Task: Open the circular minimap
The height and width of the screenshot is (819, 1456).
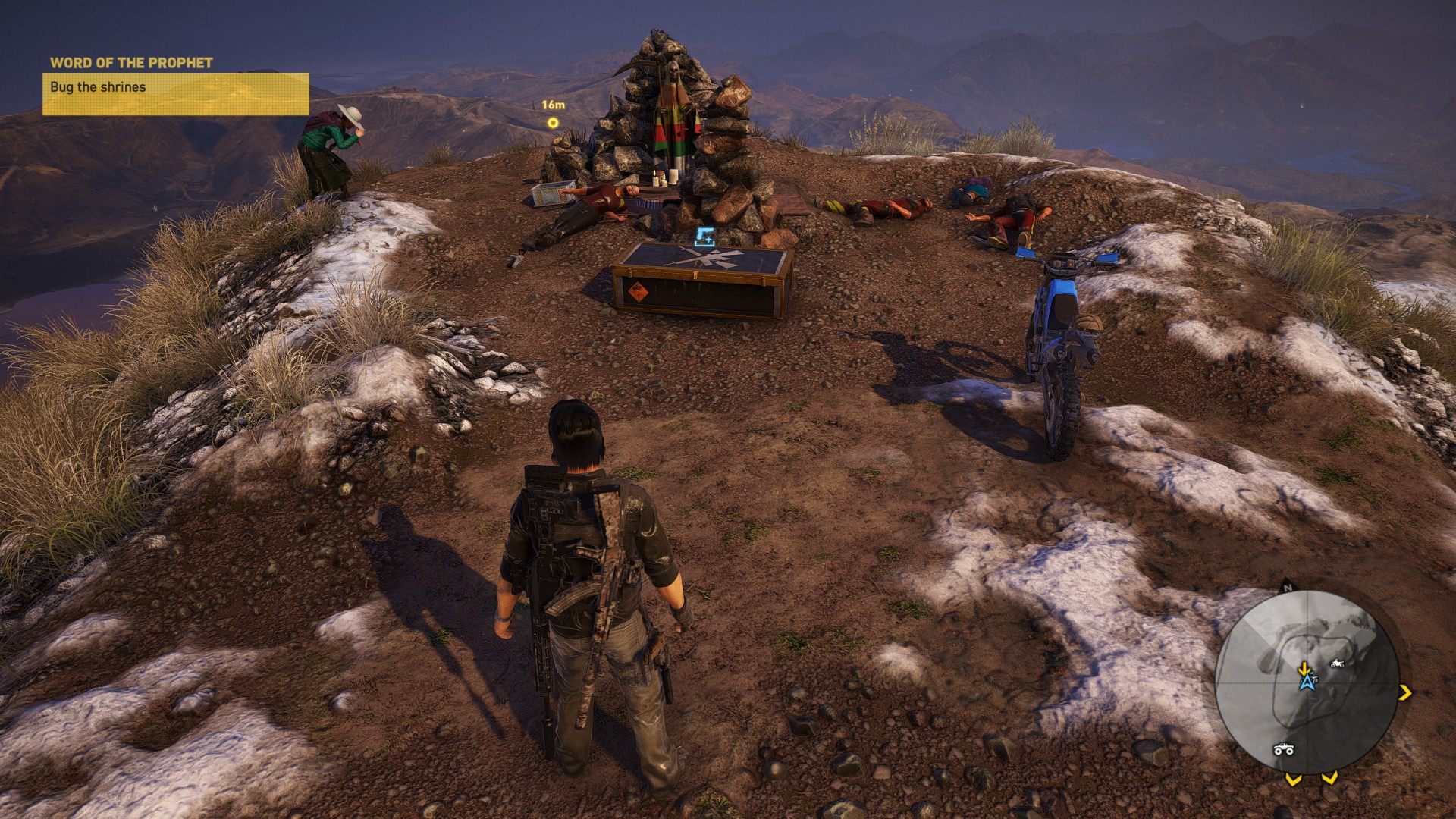Action: coord(1307,682)
